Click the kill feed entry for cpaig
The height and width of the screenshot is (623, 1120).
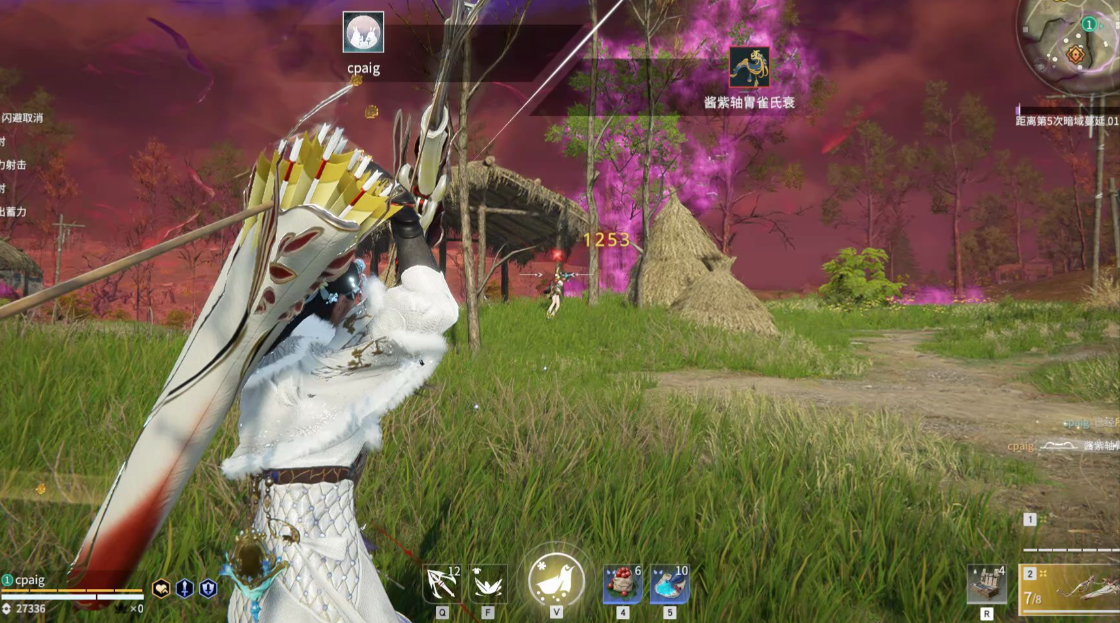pos(1062,446)
